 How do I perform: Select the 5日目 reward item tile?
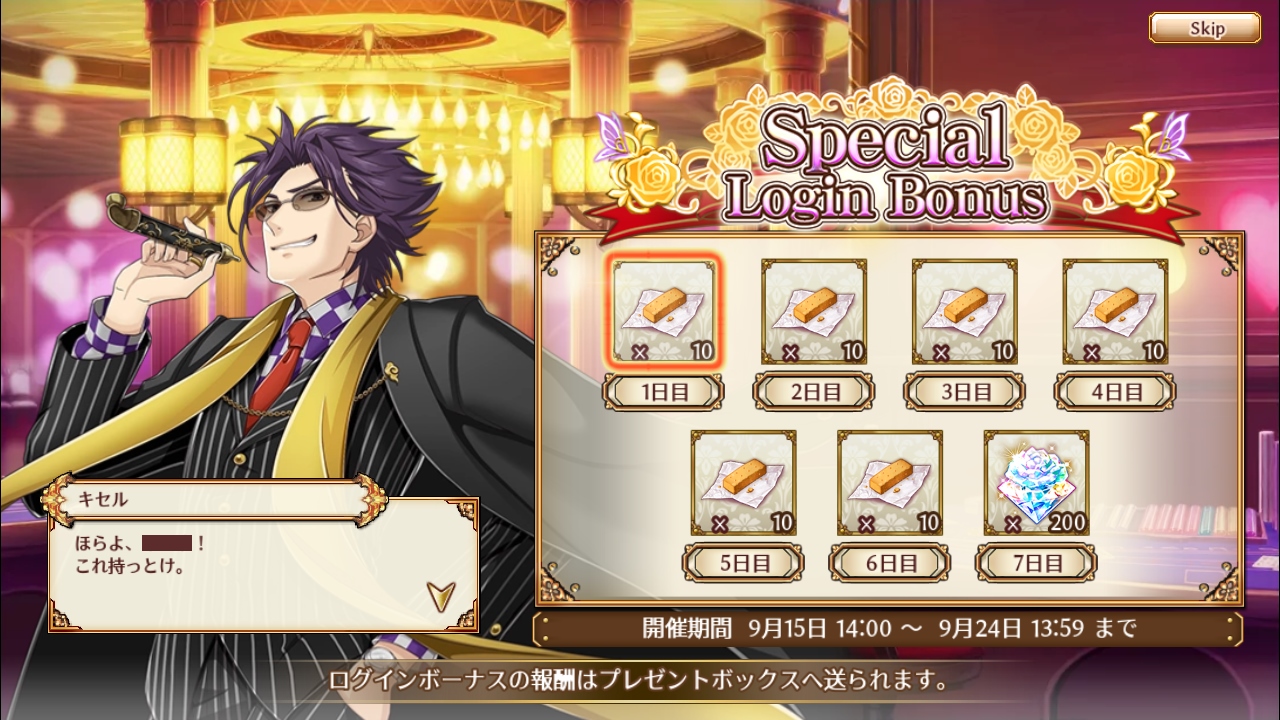(743, 483)
